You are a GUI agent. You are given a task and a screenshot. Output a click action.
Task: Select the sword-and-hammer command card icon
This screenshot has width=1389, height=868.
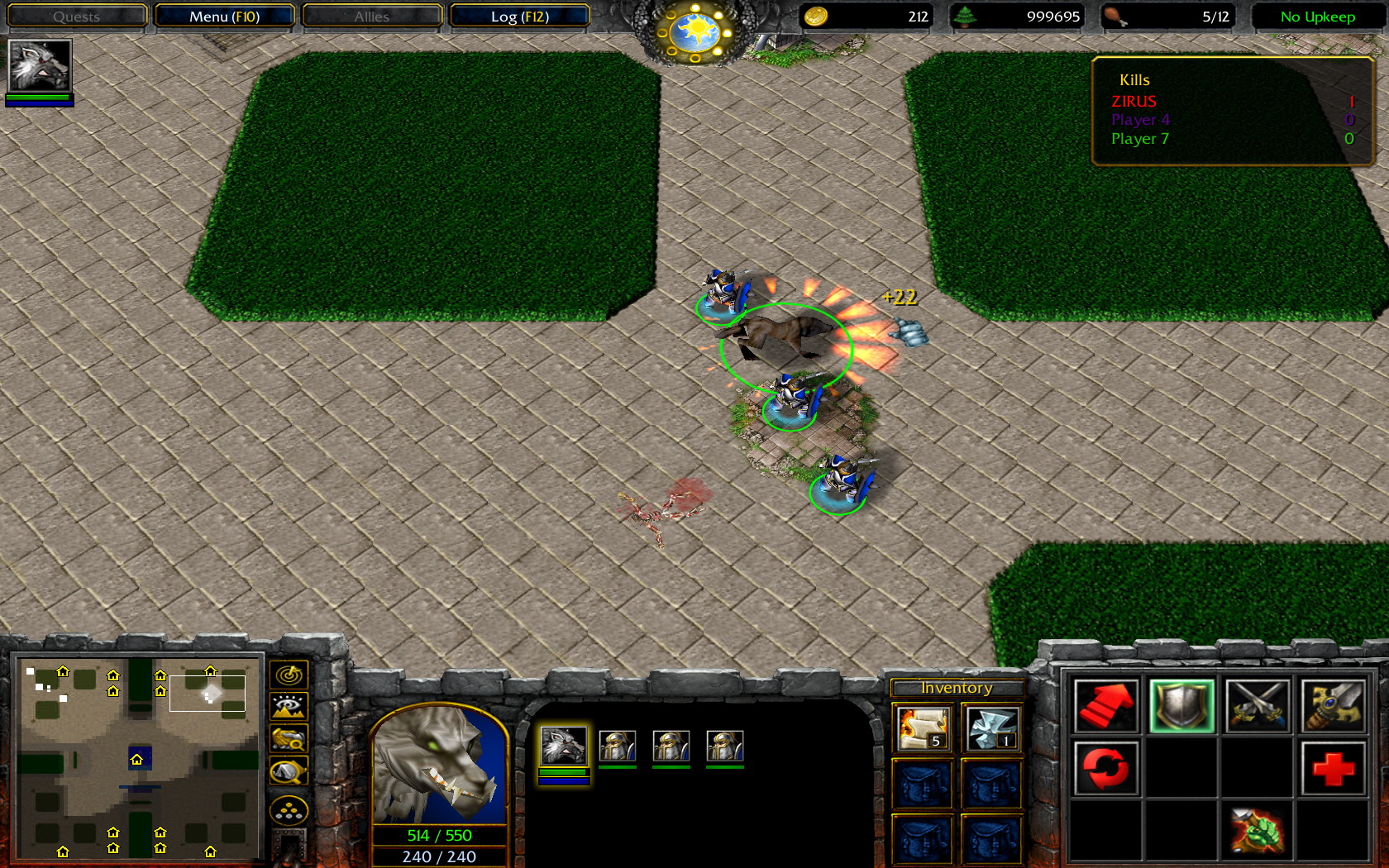coord(1332,706)
